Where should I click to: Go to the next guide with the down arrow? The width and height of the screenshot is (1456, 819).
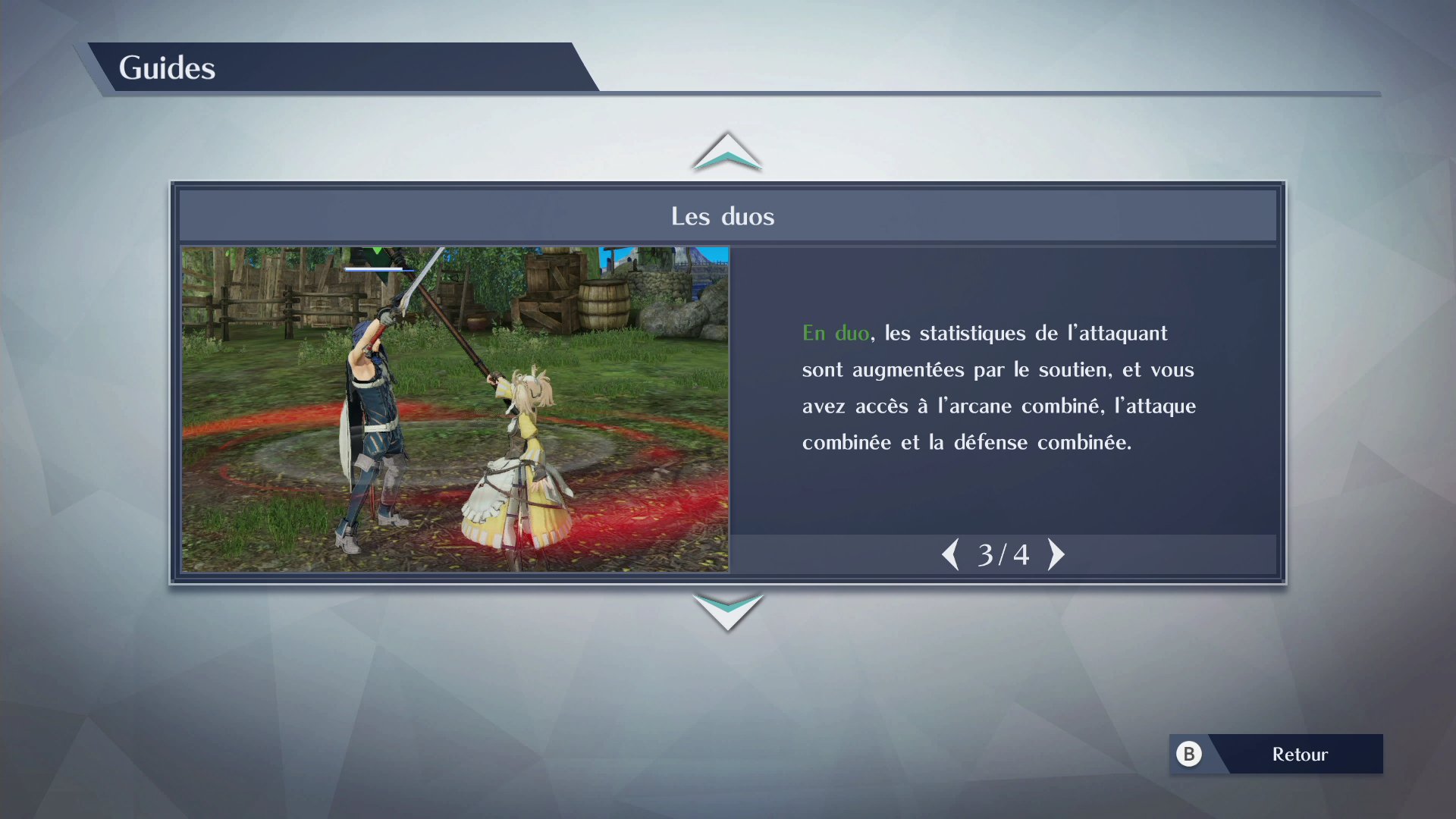pyautogui.click(x=727, y=610)
